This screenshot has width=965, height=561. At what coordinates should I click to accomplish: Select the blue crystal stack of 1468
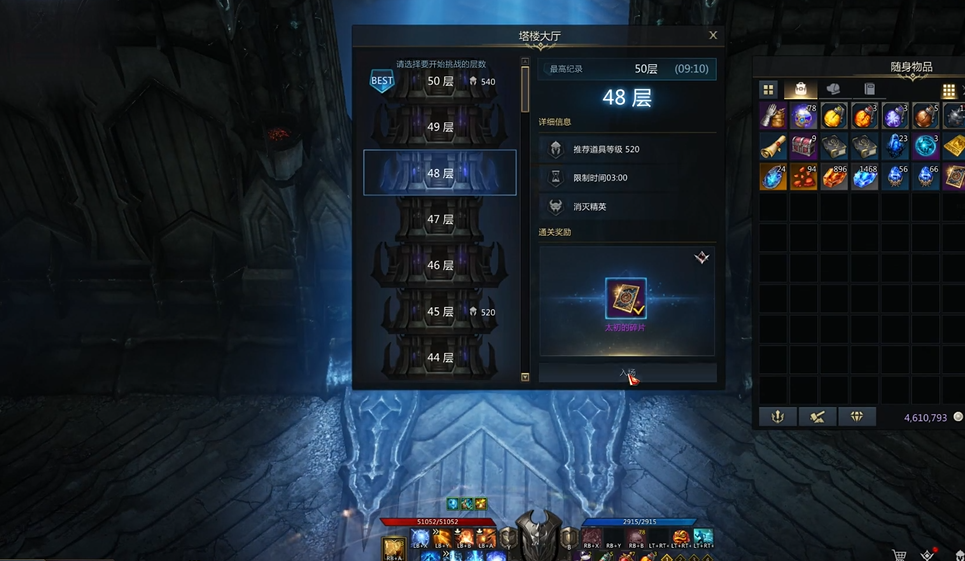coord(864,177)
